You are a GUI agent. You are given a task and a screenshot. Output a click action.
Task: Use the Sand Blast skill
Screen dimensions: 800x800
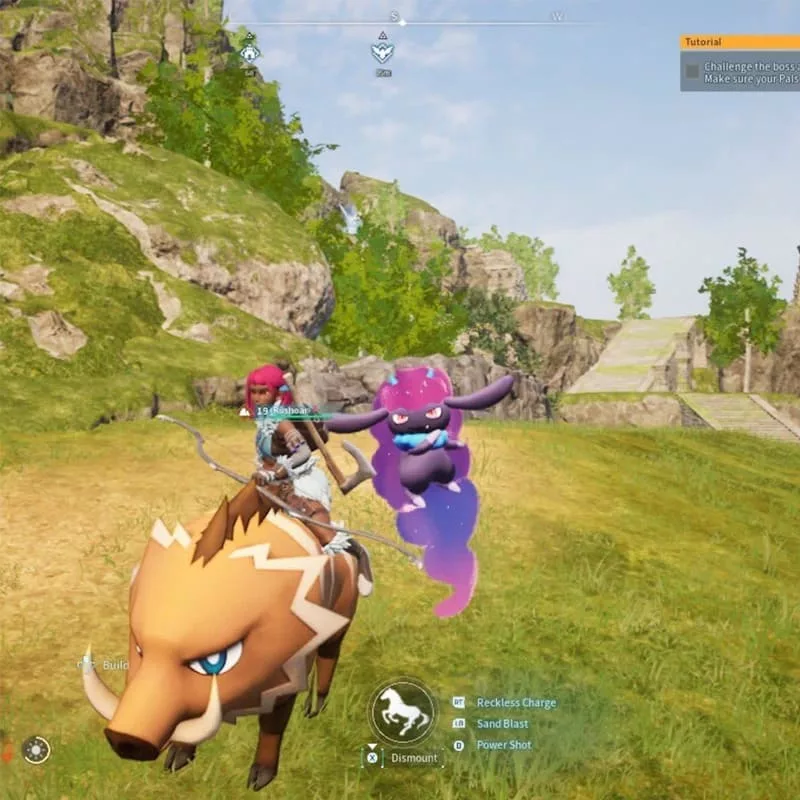(x=502, y=724)
